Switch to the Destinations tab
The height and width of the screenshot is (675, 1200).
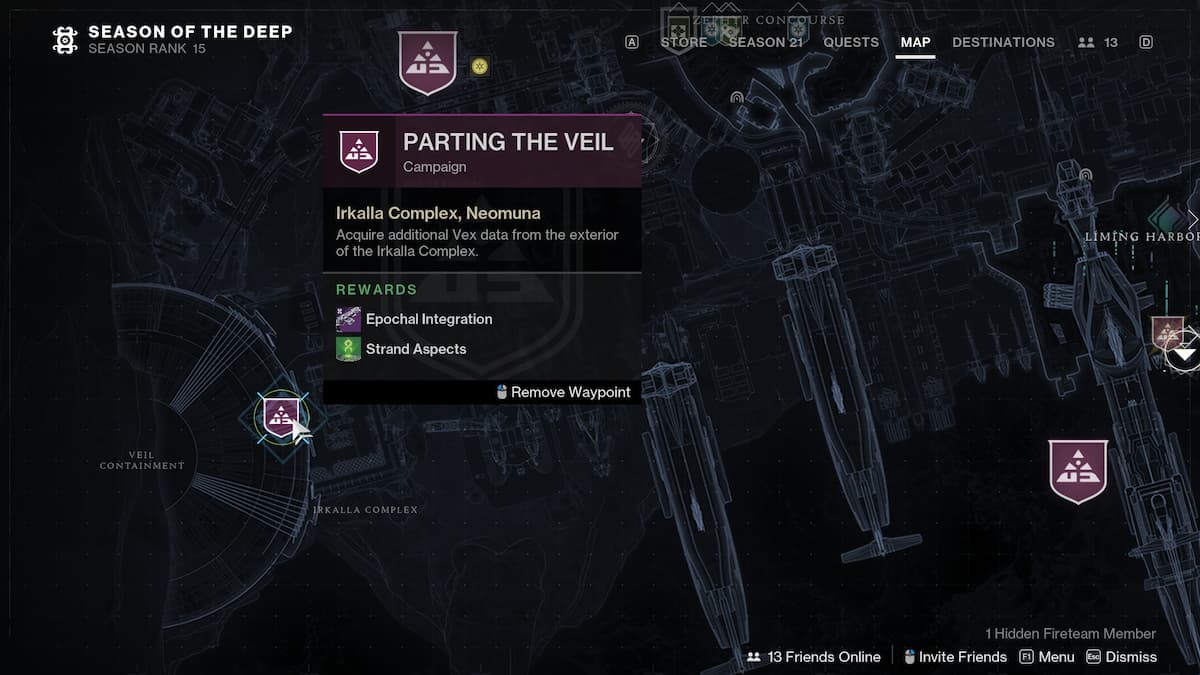(1003, 42)
